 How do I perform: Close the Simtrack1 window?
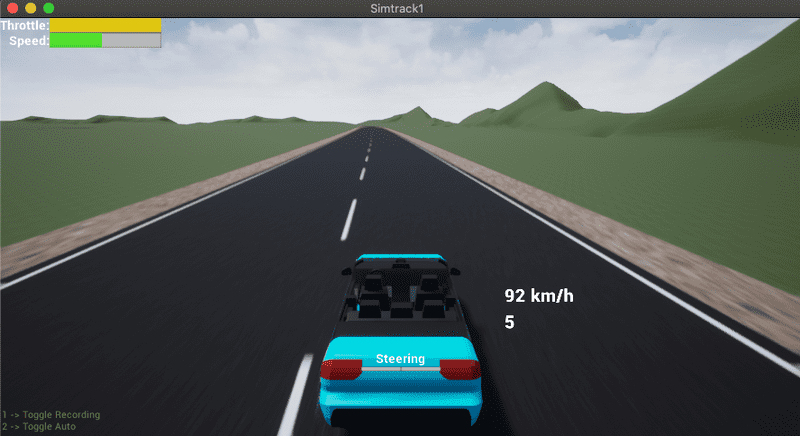[x=12, y=8]
